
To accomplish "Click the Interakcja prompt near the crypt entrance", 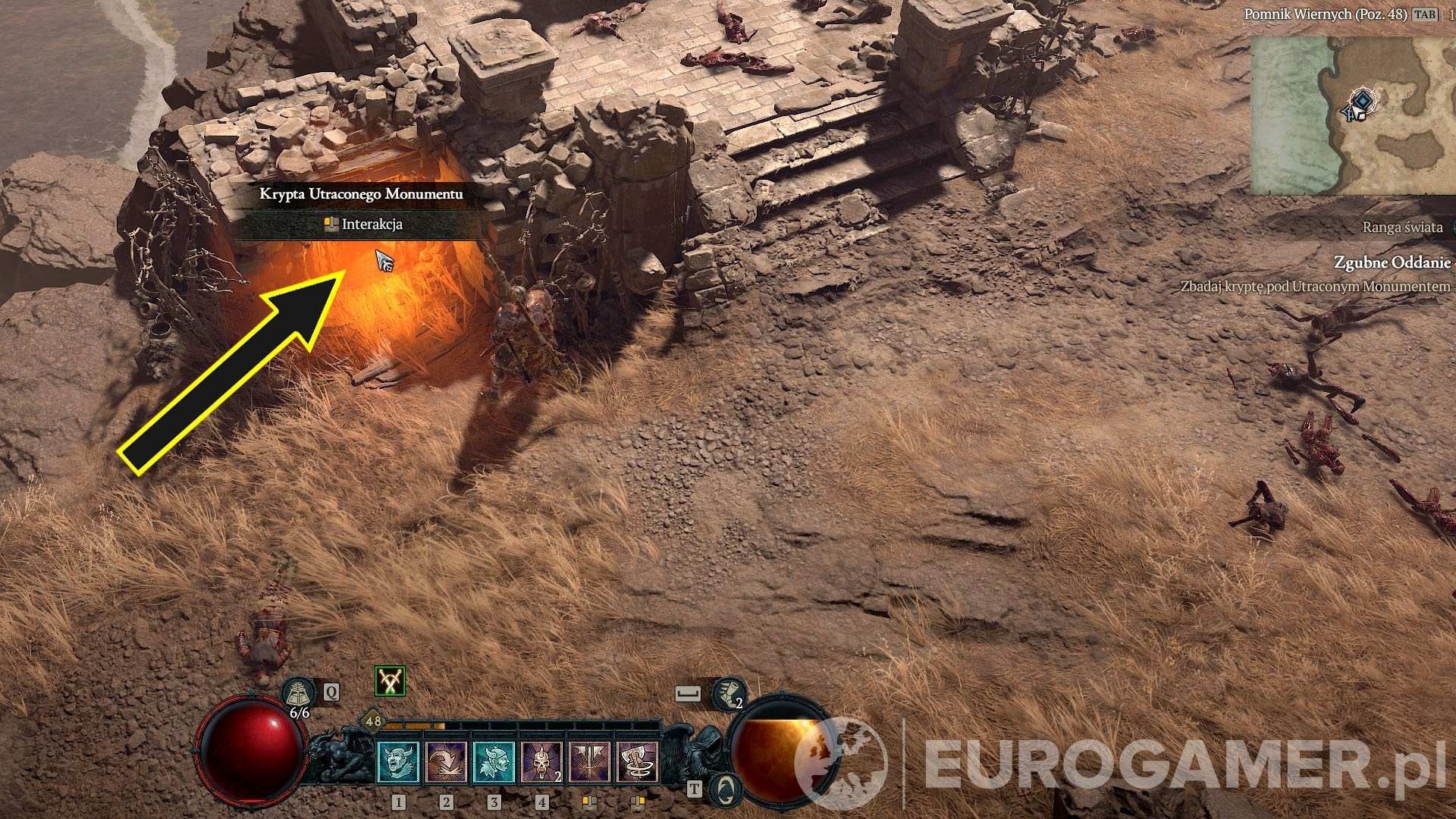I will [364, 225].
